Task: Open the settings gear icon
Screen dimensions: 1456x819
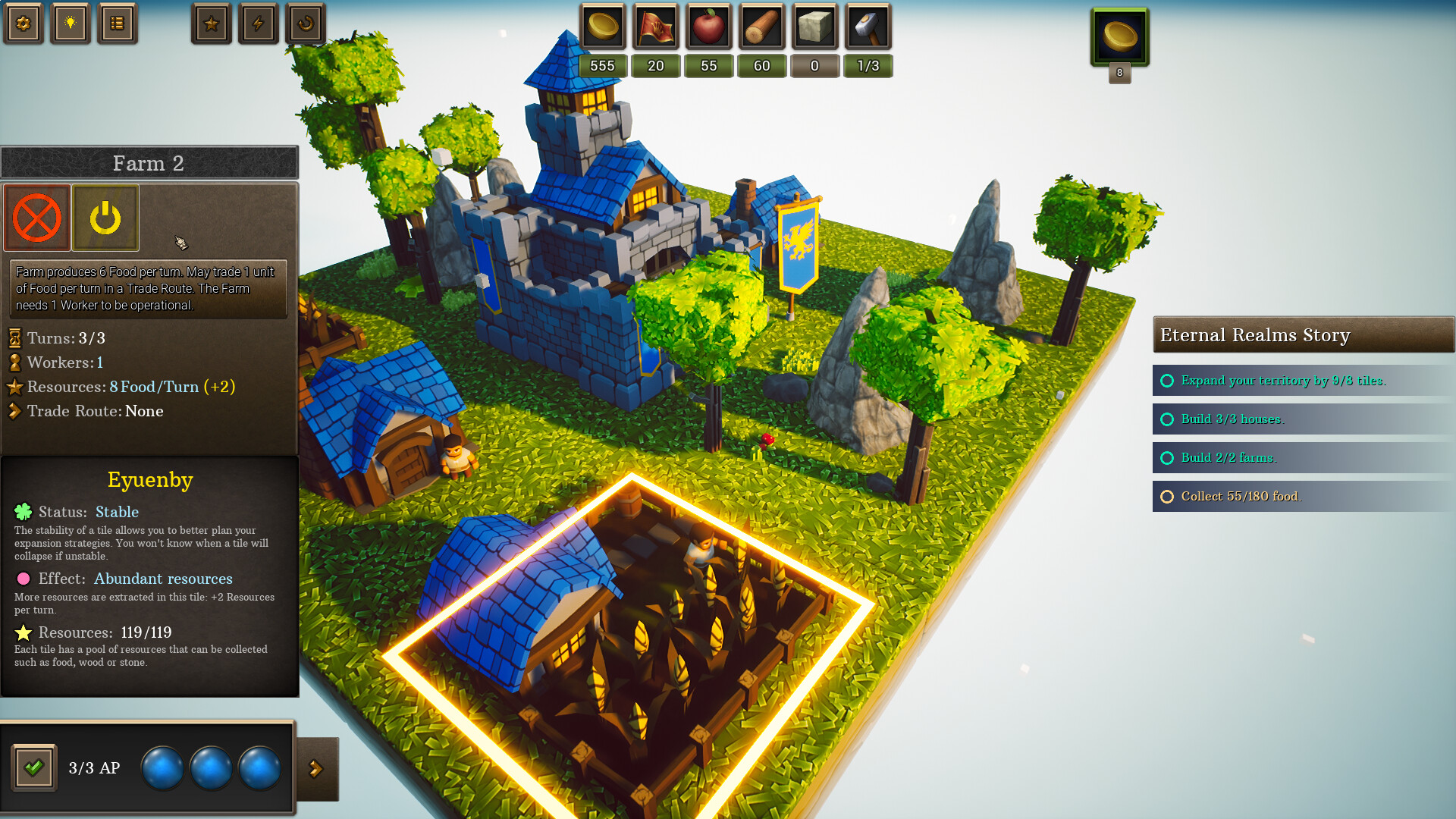Action: 24,24
